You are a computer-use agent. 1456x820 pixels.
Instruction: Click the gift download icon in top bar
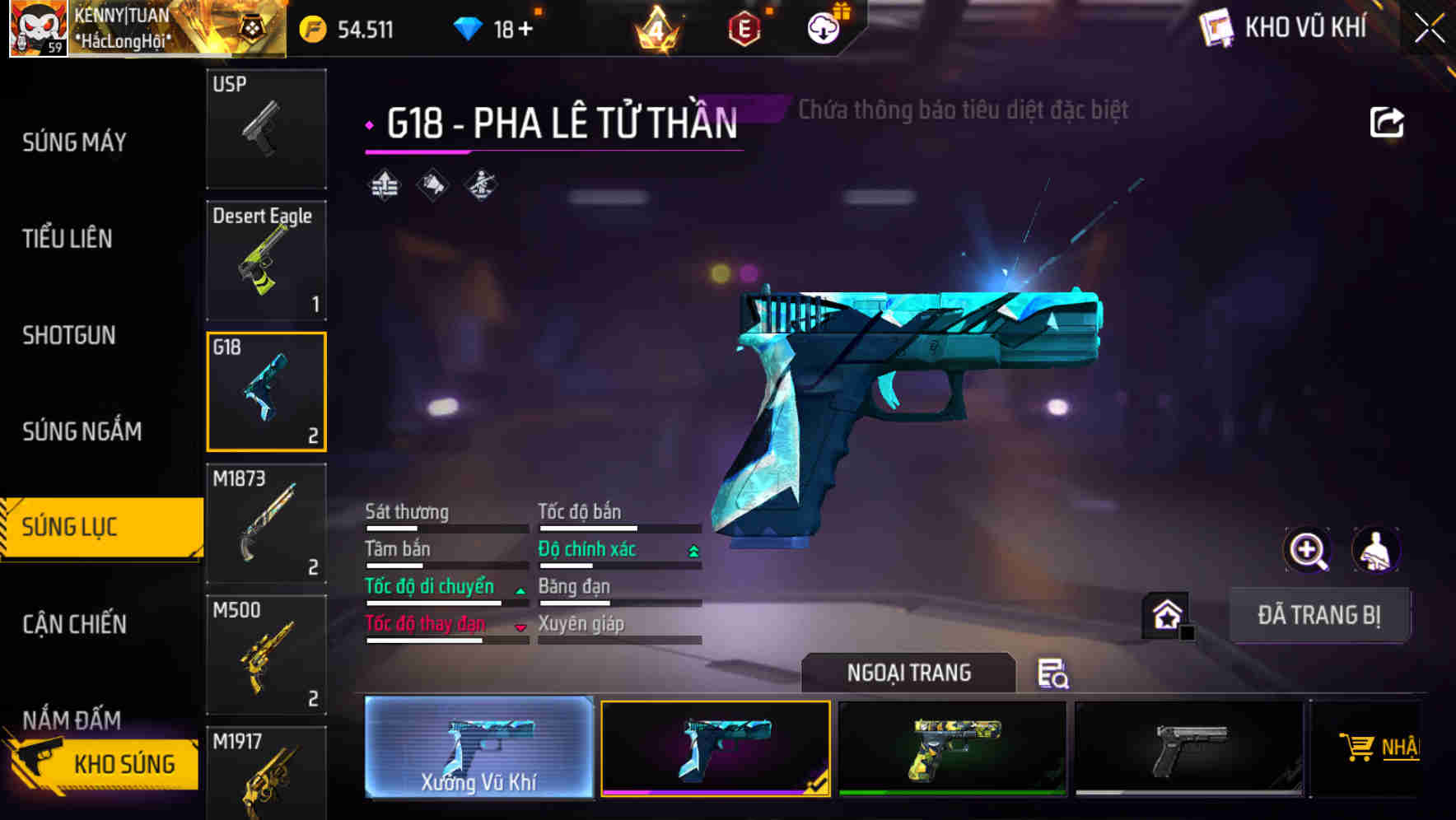tap(823, 28)
